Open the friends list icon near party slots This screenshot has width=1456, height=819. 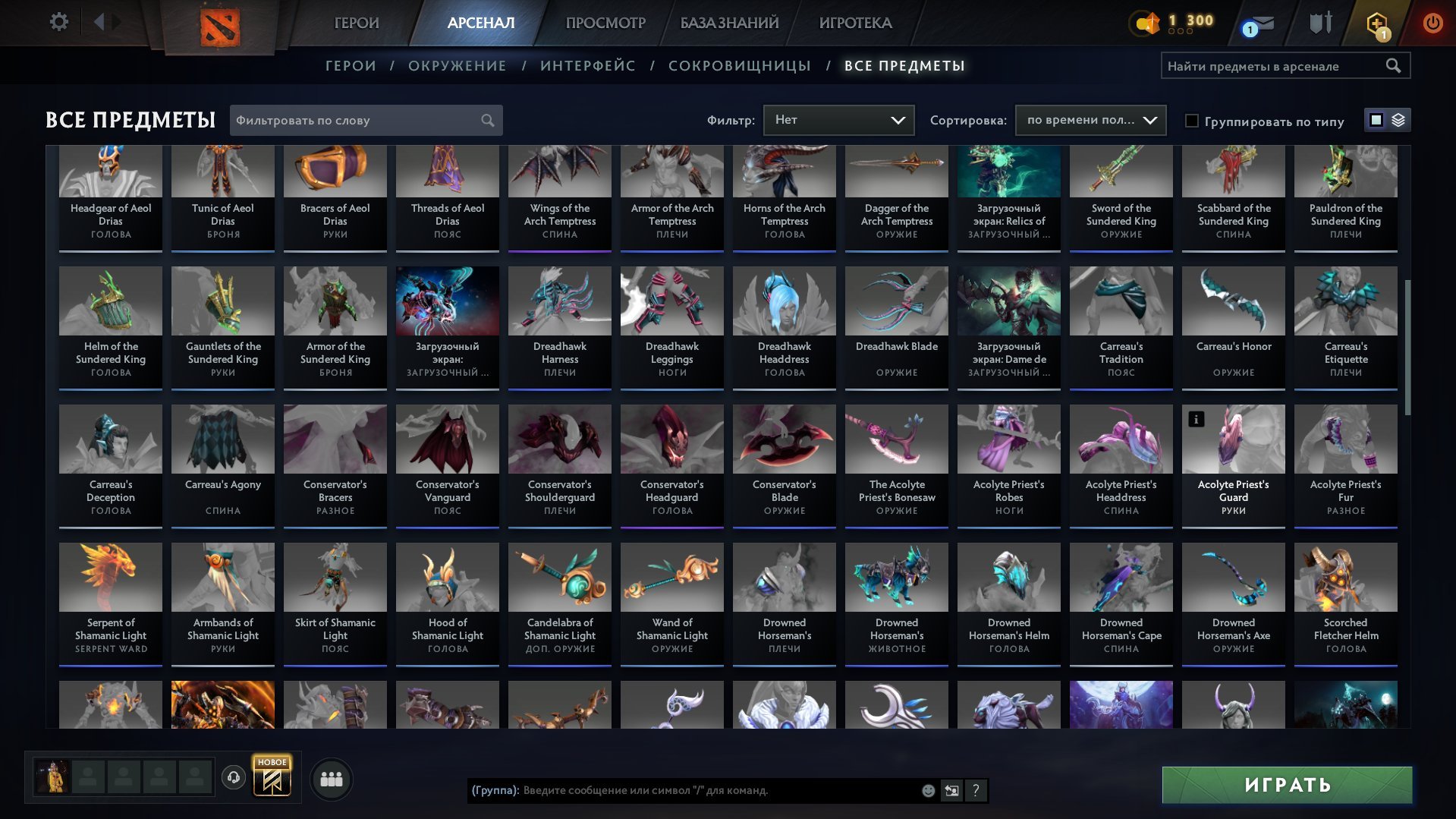(330, 778)
